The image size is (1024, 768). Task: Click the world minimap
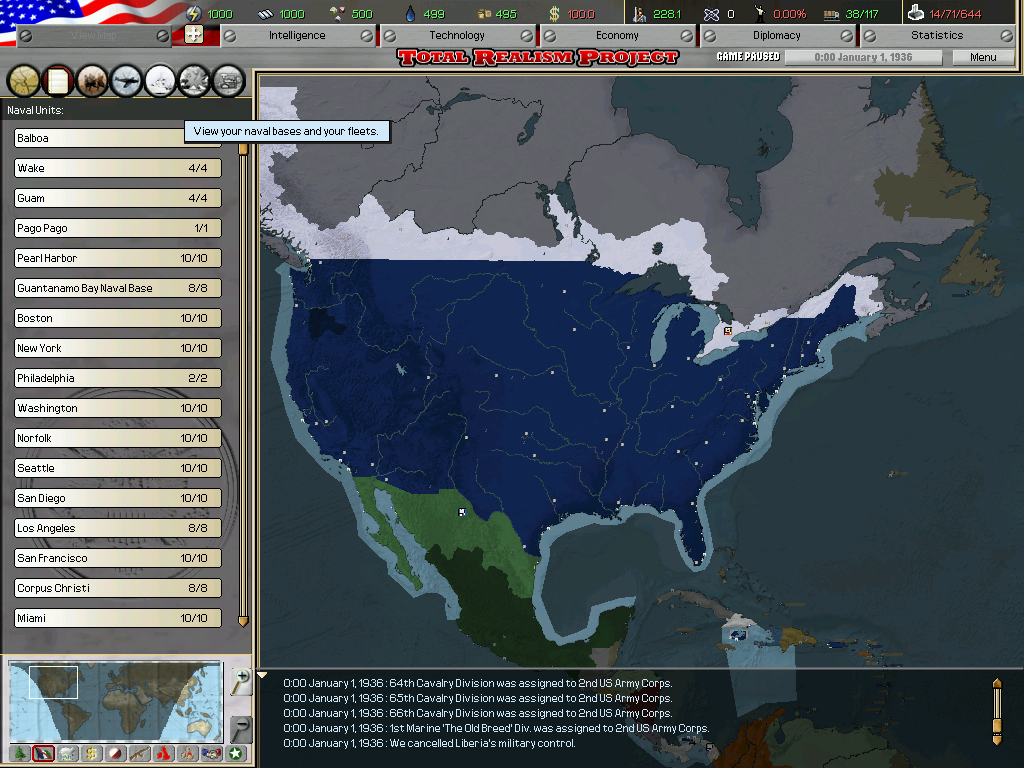pyautogui.click(x=115, y=699)
